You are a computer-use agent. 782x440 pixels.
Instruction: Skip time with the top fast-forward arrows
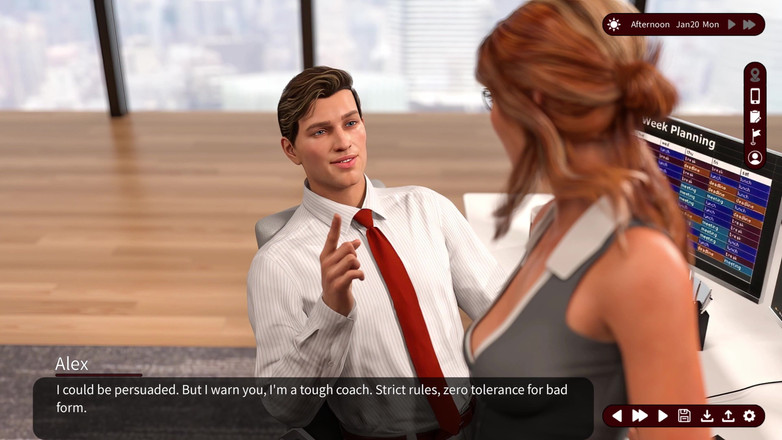[749, 24]
